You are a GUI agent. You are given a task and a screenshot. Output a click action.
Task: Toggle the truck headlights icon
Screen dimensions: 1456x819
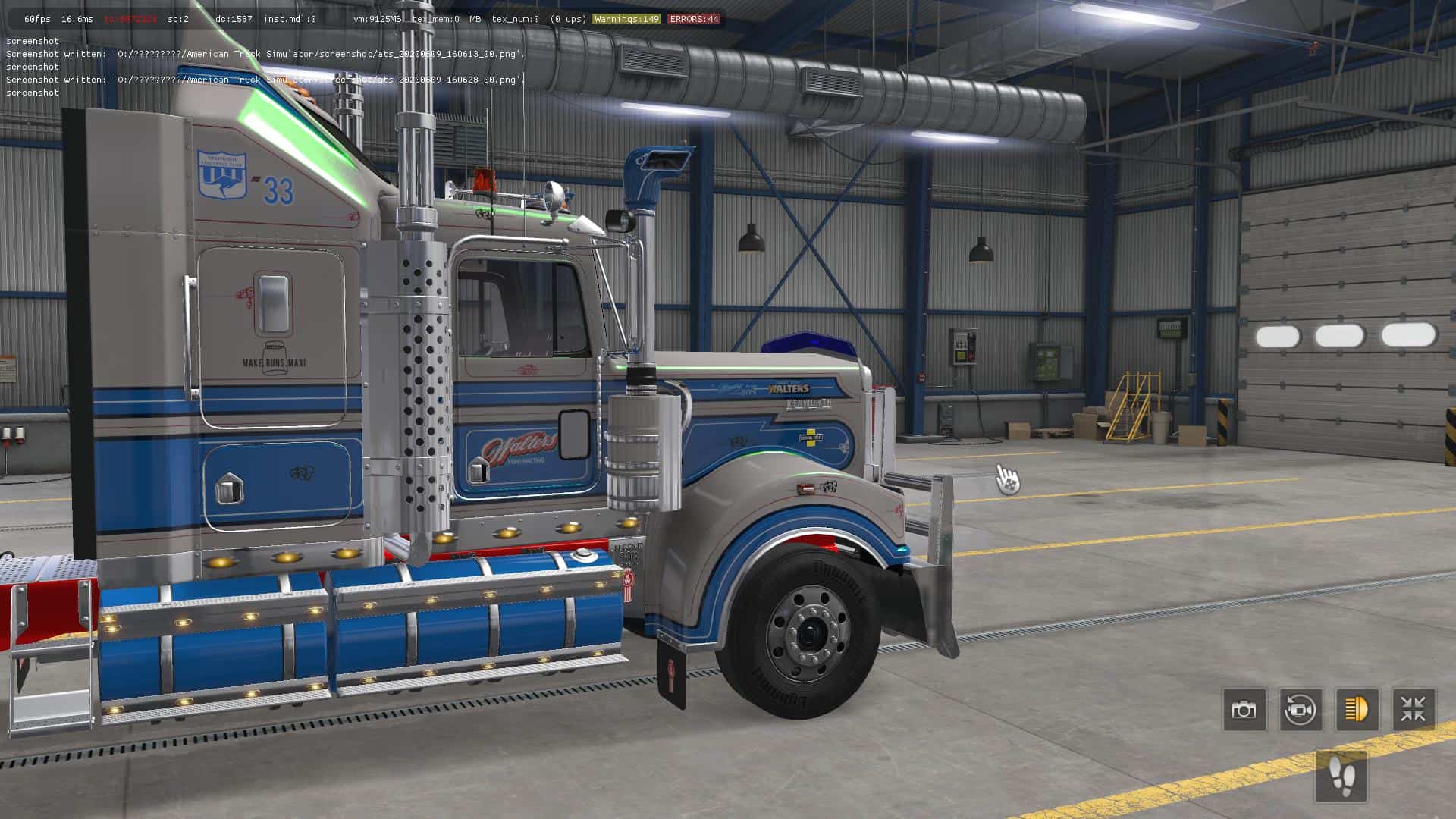[1357, 710]
